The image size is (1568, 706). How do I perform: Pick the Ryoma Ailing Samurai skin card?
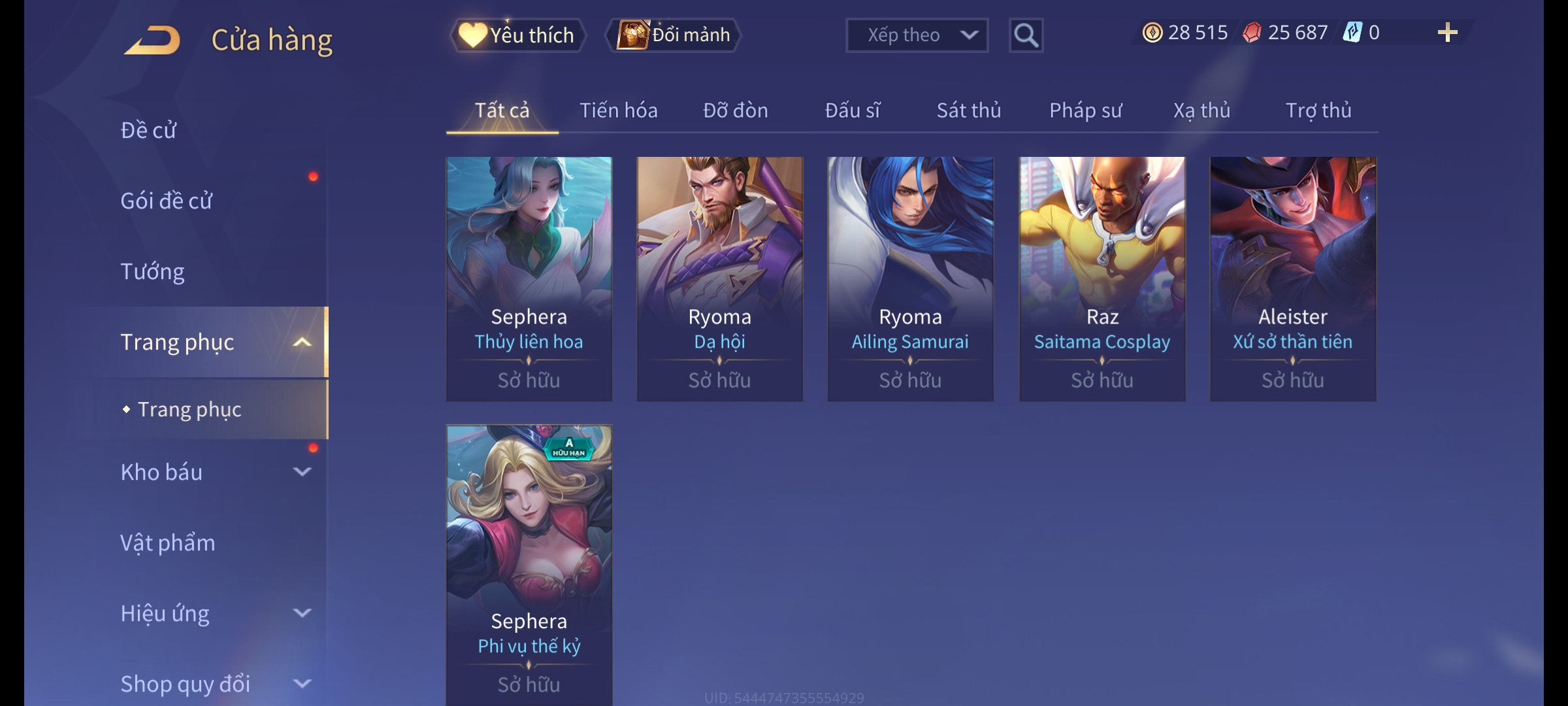pyautogui.click(x=910, y=278)
